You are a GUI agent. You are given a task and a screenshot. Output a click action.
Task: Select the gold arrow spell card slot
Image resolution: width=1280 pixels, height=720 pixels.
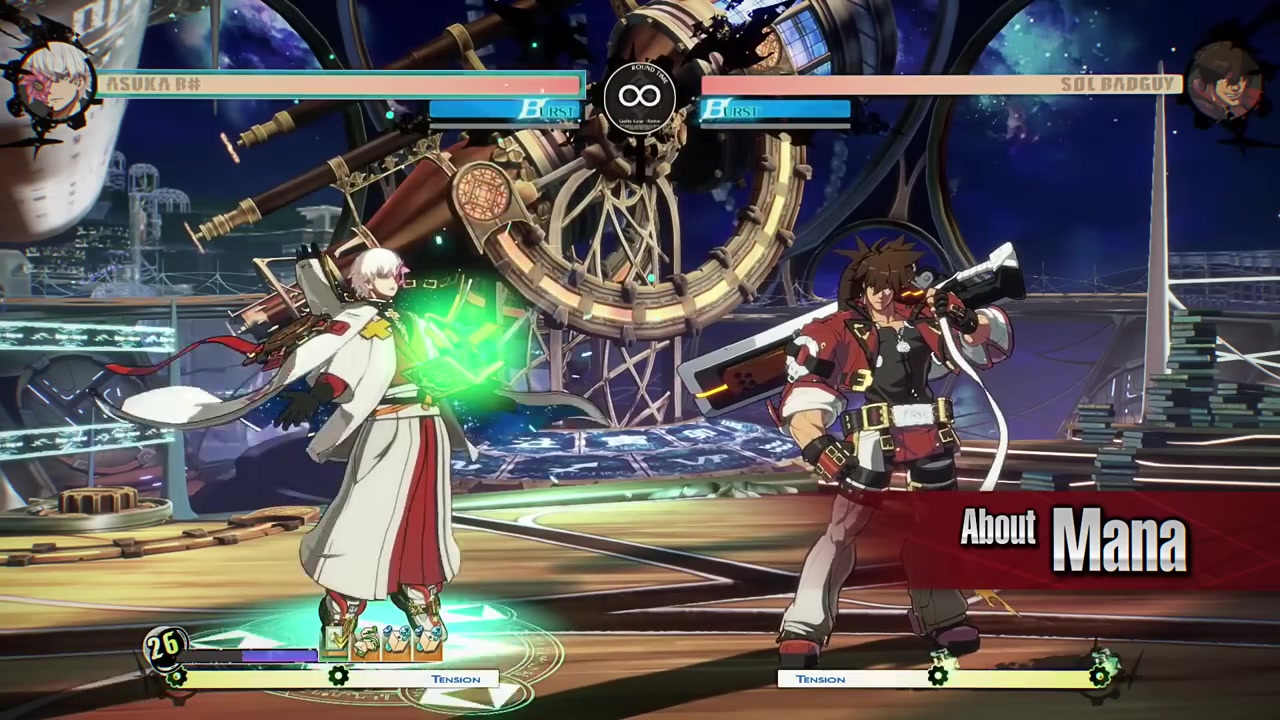pos(335,641)
